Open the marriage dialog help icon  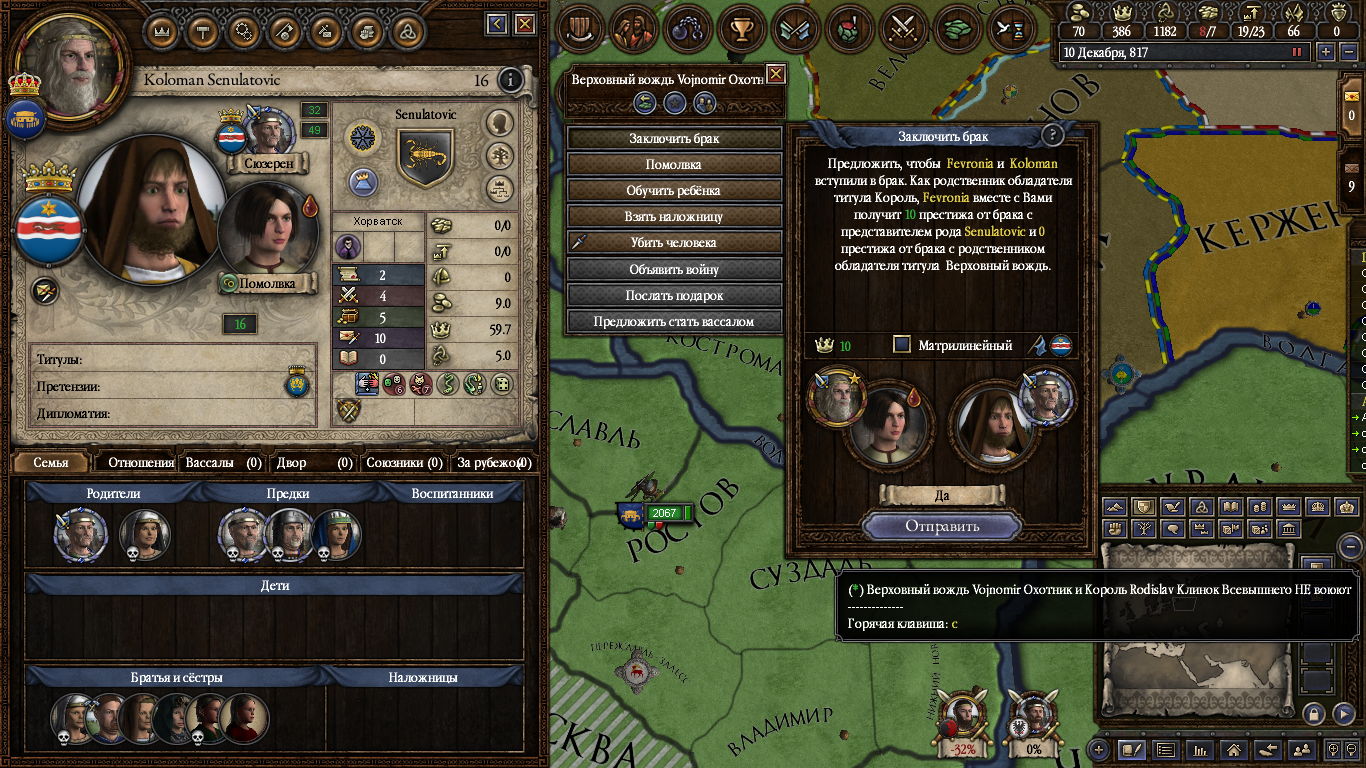pyautogui.click(x=1051, y=136)
